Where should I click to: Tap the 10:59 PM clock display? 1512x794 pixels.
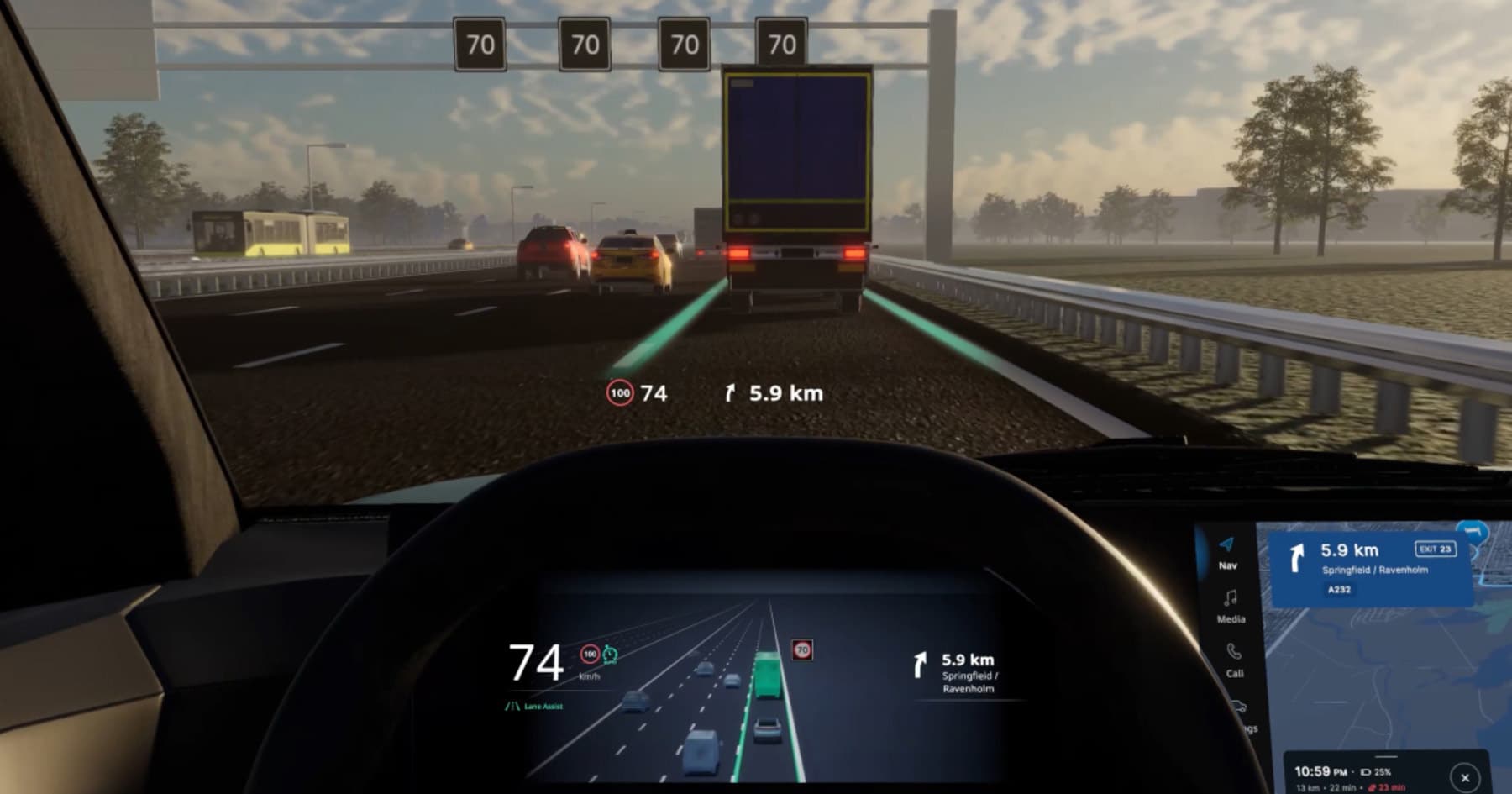coord(1317,771)
